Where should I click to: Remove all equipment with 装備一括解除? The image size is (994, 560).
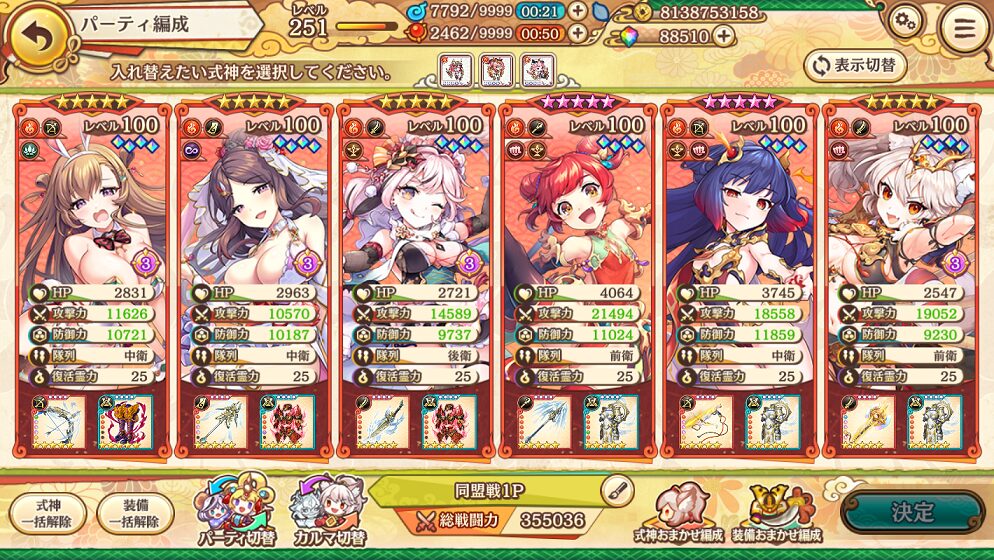(135, 514)
